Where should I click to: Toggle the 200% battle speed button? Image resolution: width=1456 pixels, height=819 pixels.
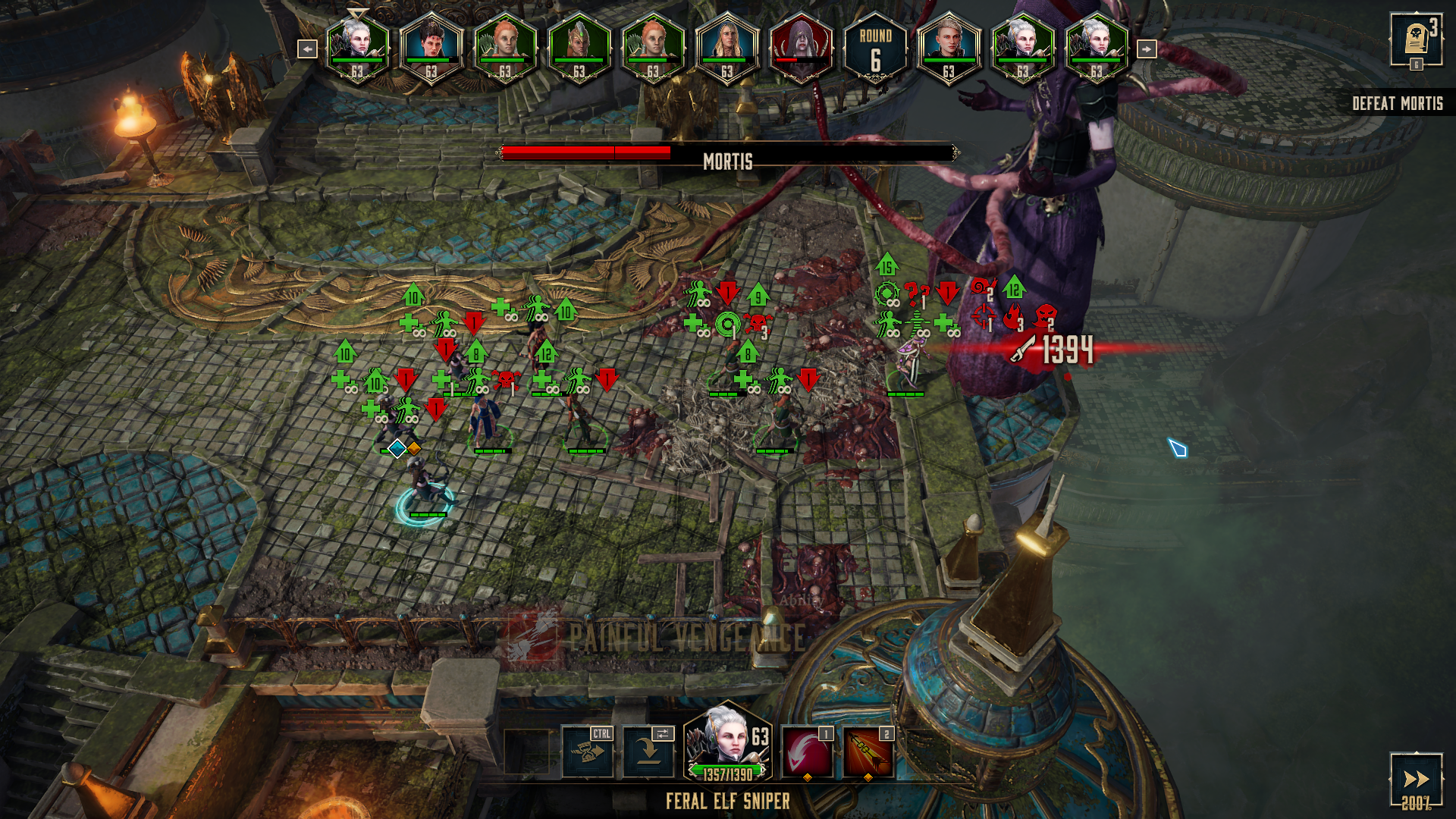[1415, 781]
